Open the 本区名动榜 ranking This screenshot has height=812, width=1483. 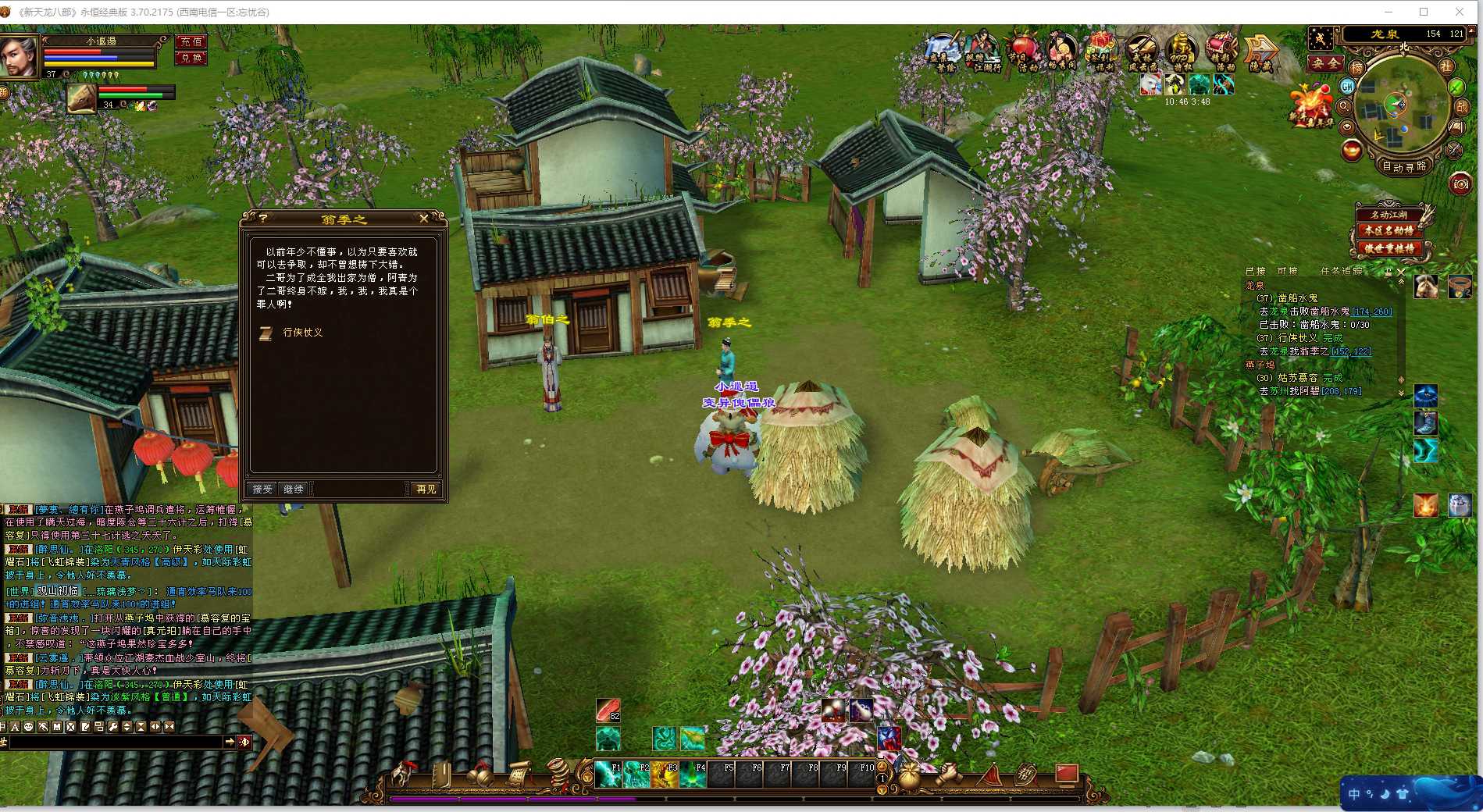pos(1389,230)
